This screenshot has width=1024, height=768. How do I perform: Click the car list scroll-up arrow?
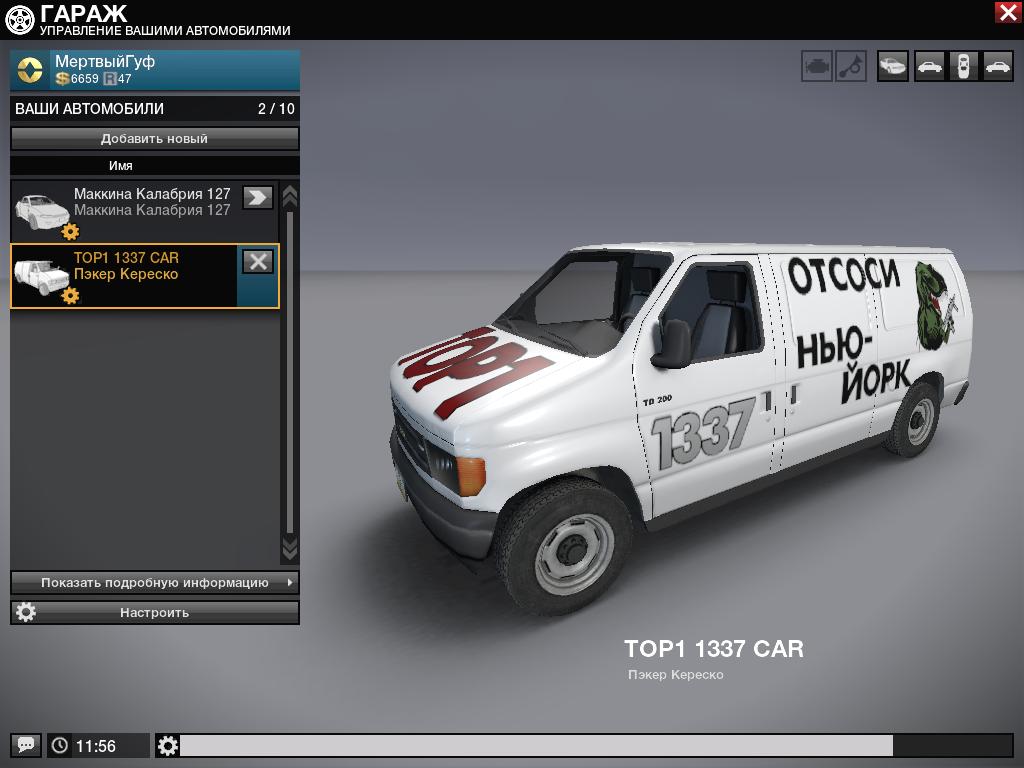coord(290,194)
